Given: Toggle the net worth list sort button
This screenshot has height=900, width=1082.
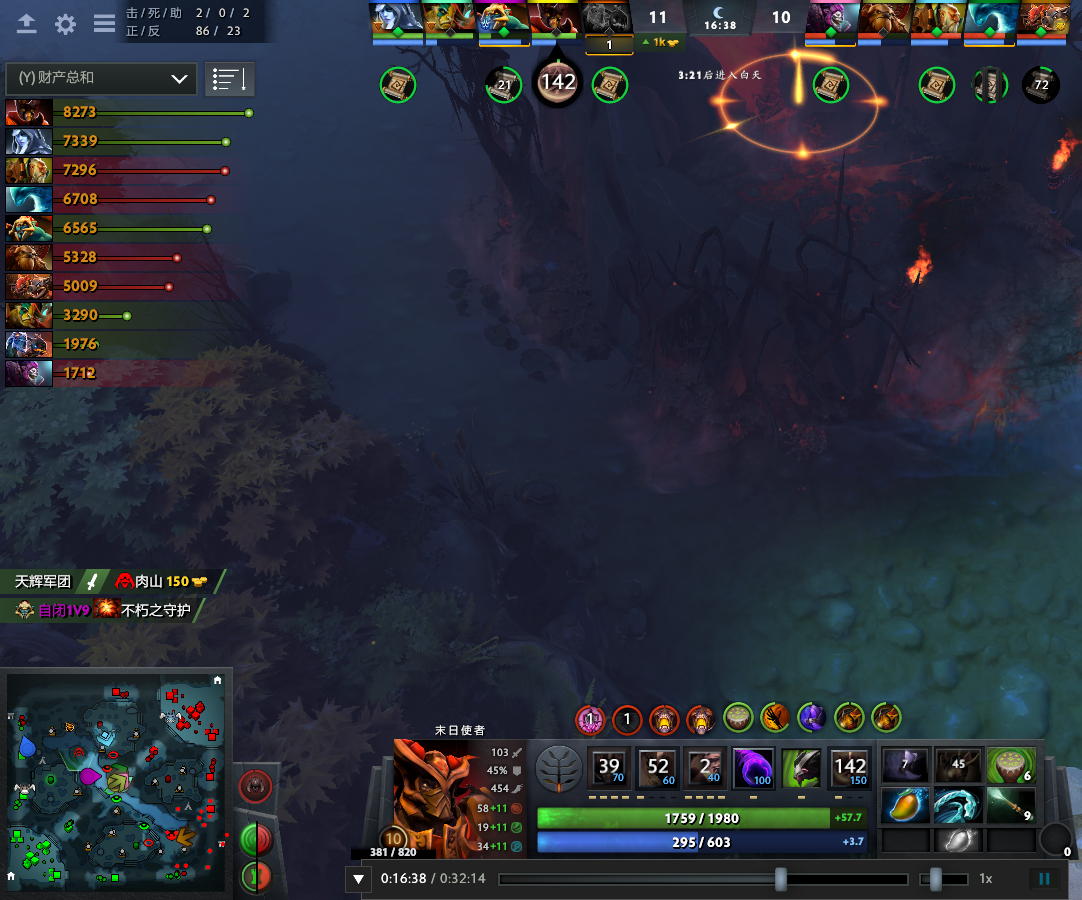Looking at the screenshot, I should 230,78.
